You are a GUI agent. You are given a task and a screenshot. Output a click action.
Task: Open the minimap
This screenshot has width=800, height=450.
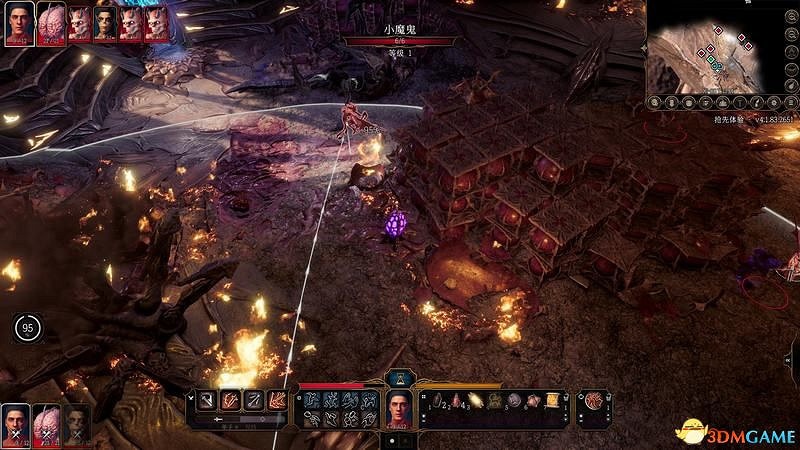point(708,46)
